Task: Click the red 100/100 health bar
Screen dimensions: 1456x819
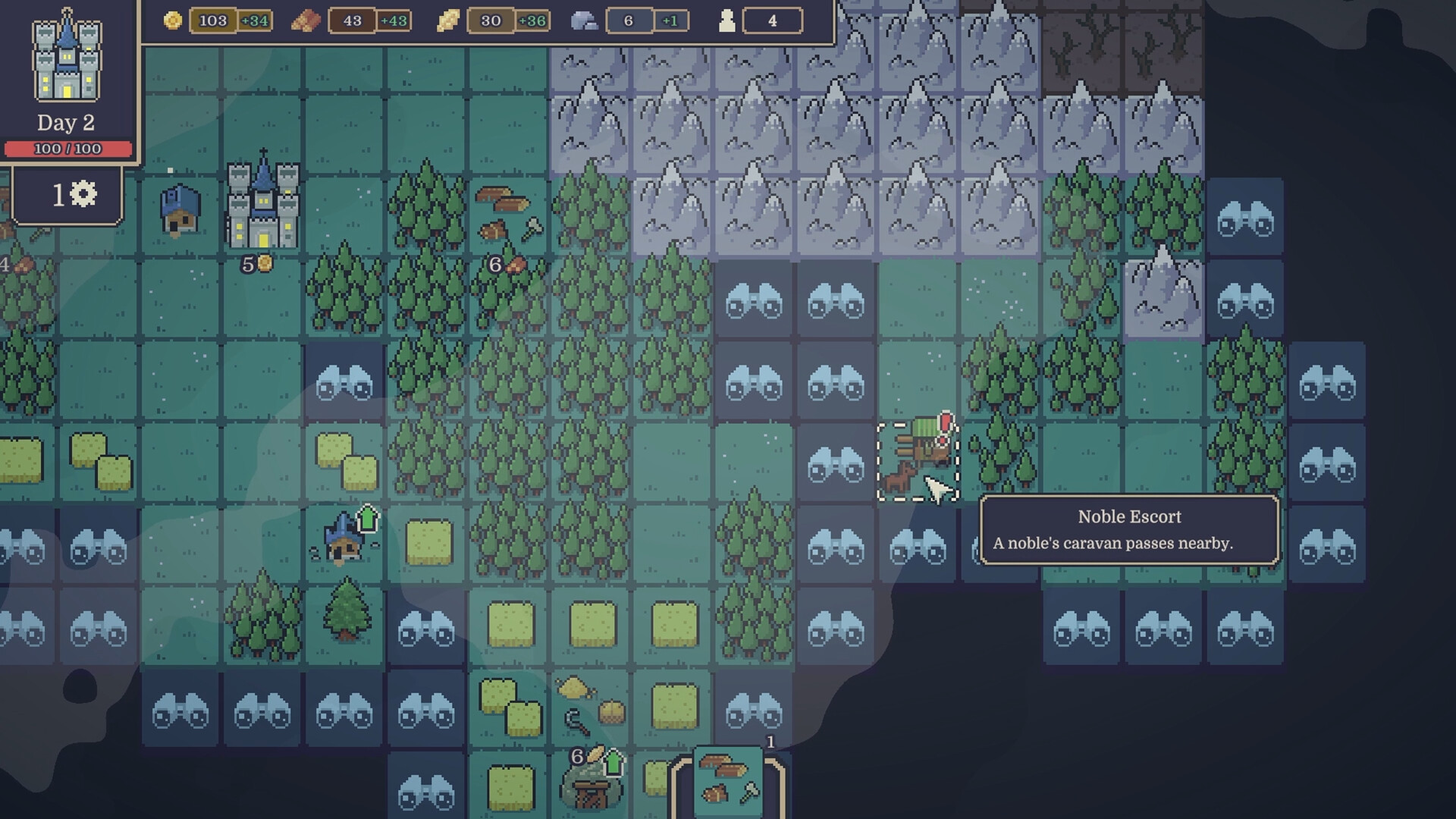Action: [70, 149]
